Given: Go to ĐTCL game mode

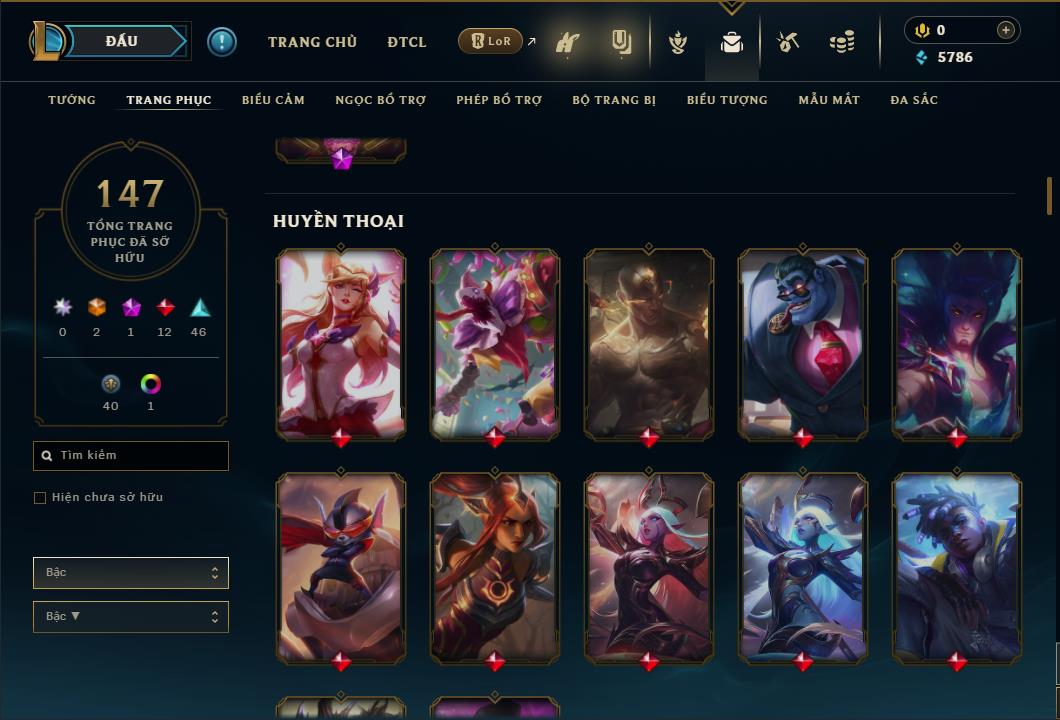Looking at the screenshot, I should pyautogui.click(x=407, y=42).
